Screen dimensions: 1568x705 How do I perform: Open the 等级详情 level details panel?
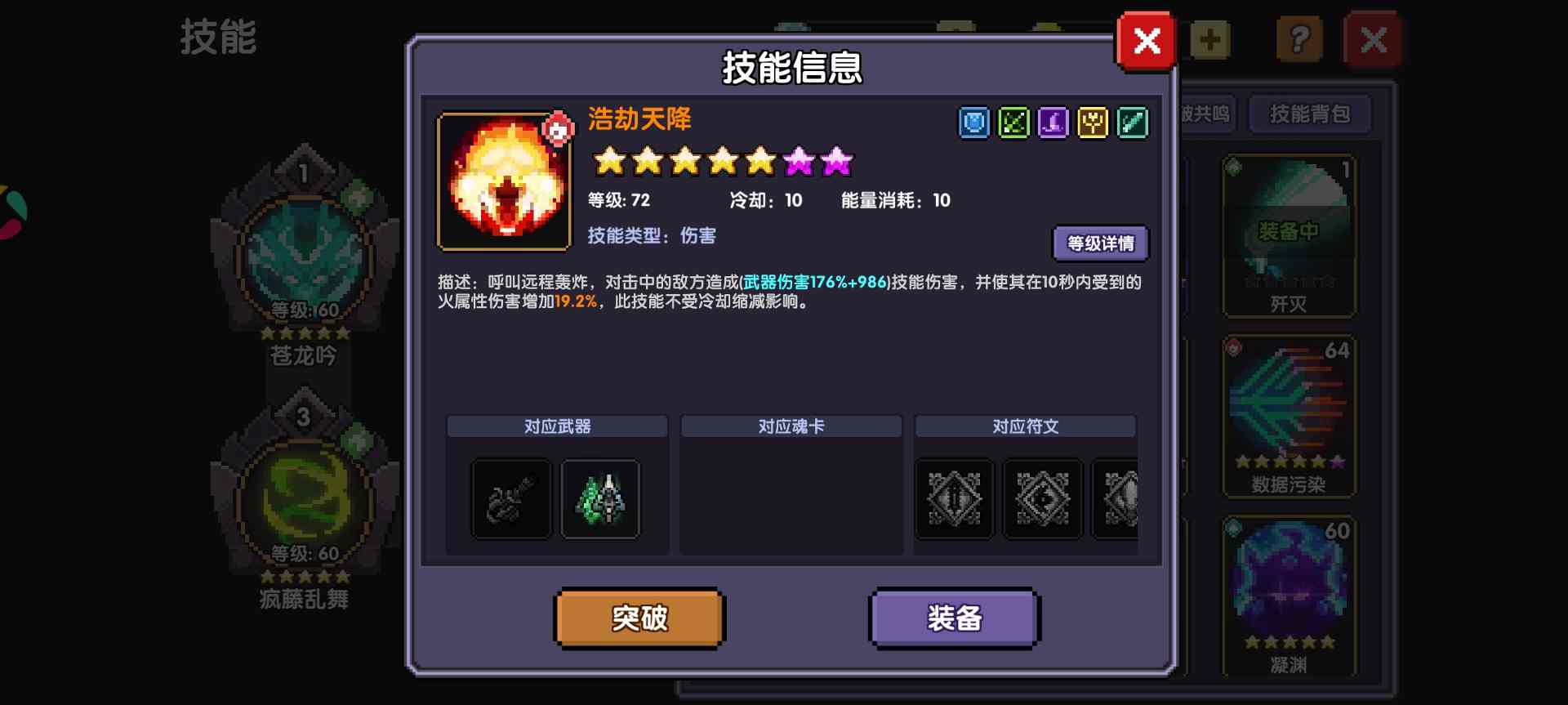(x=1102, y=243)
